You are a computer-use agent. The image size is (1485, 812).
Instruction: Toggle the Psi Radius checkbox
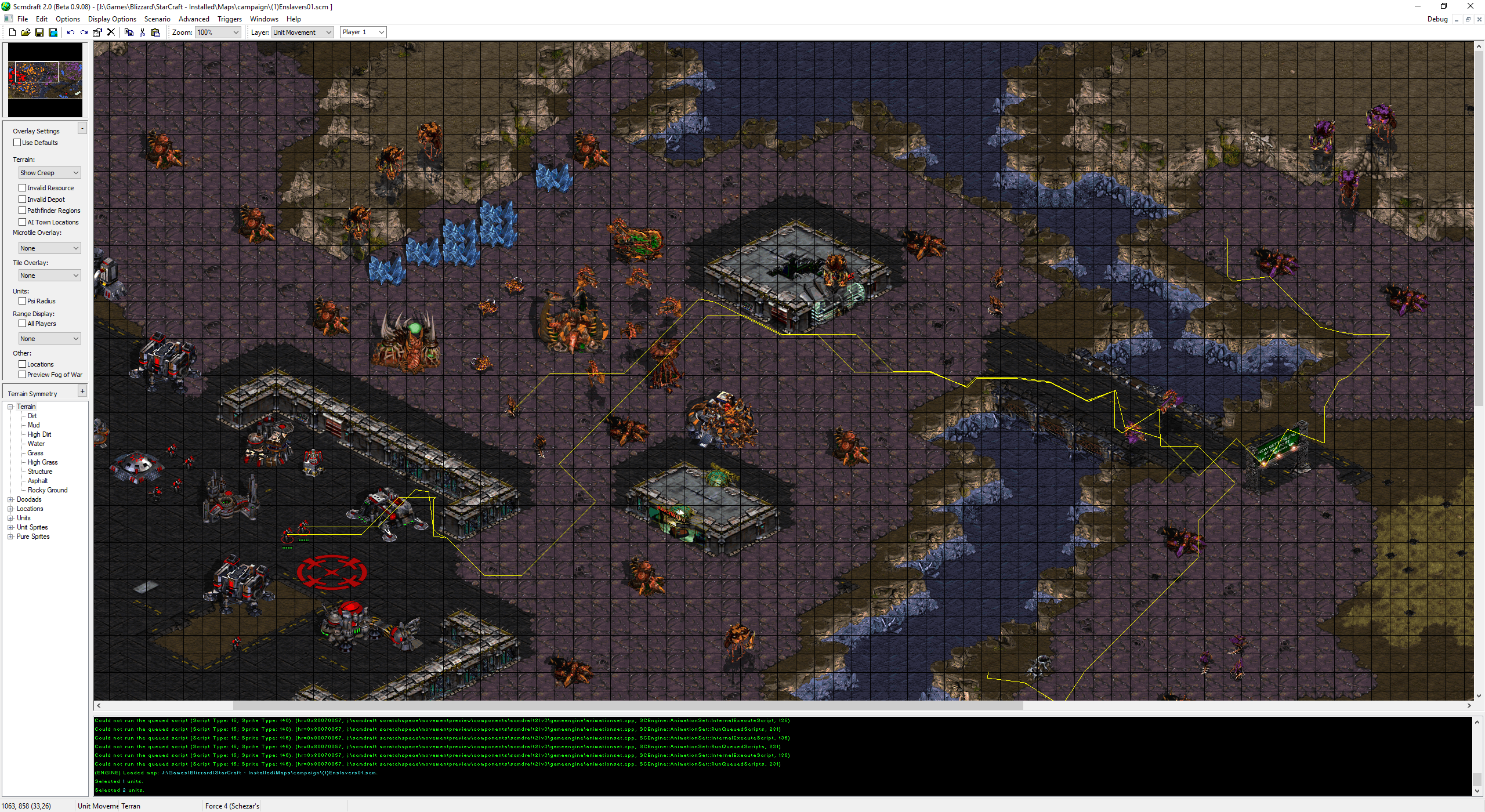[23, 301]
